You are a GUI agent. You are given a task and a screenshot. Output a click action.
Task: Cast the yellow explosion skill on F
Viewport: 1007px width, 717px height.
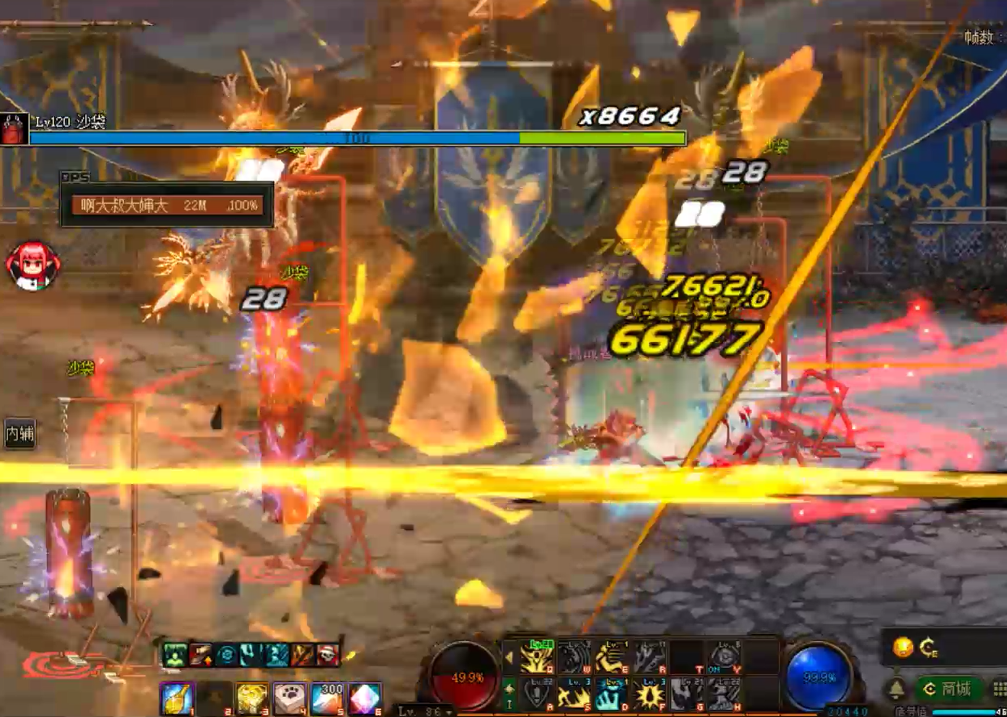pyautogui.click(x=649, y=693)
